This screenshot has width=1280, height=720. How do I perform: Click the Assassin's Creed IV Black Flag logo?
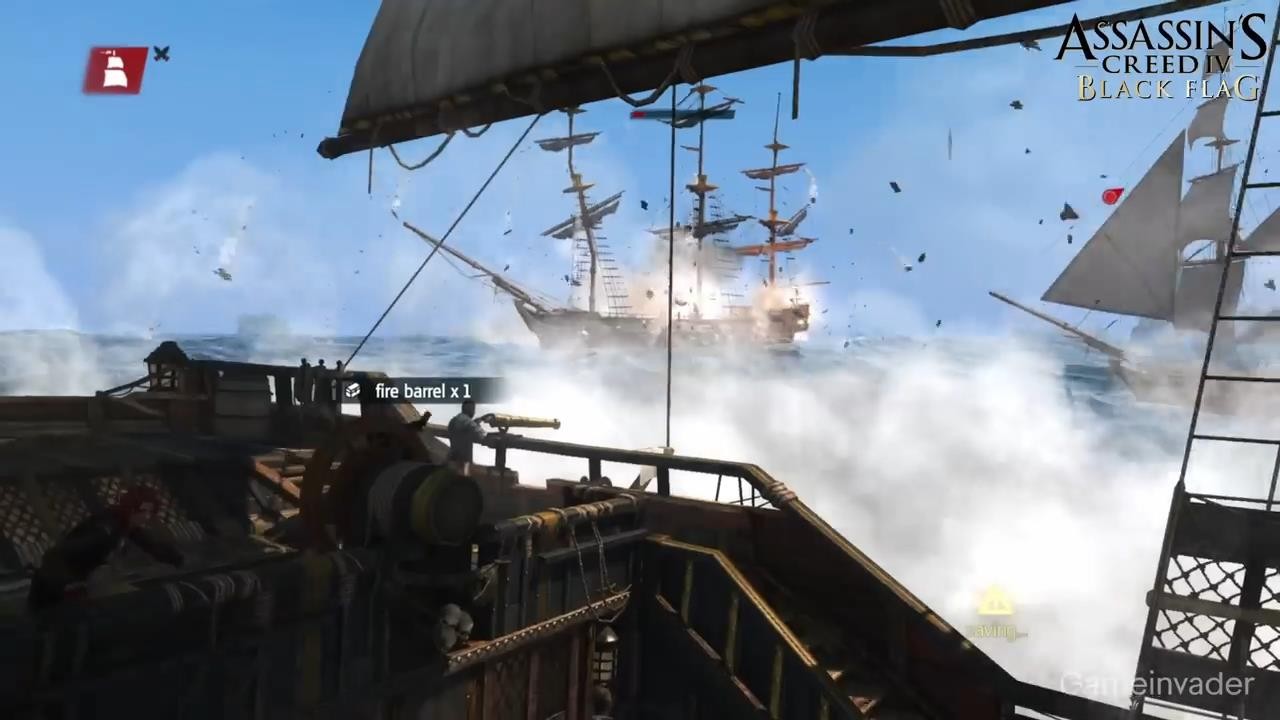coord(1160,57)
